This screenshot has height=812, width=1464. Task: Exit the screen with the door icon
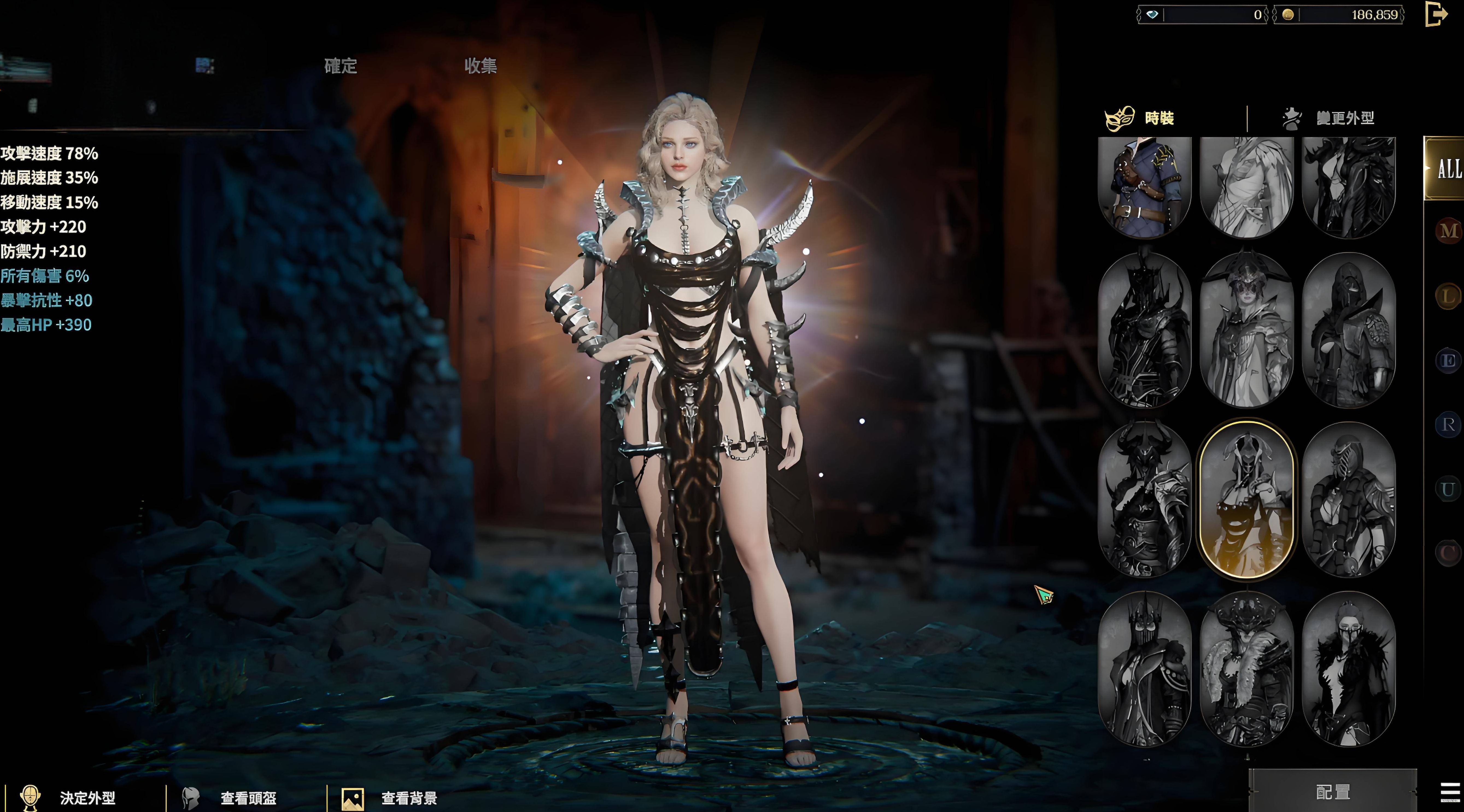click(1436, 14)
